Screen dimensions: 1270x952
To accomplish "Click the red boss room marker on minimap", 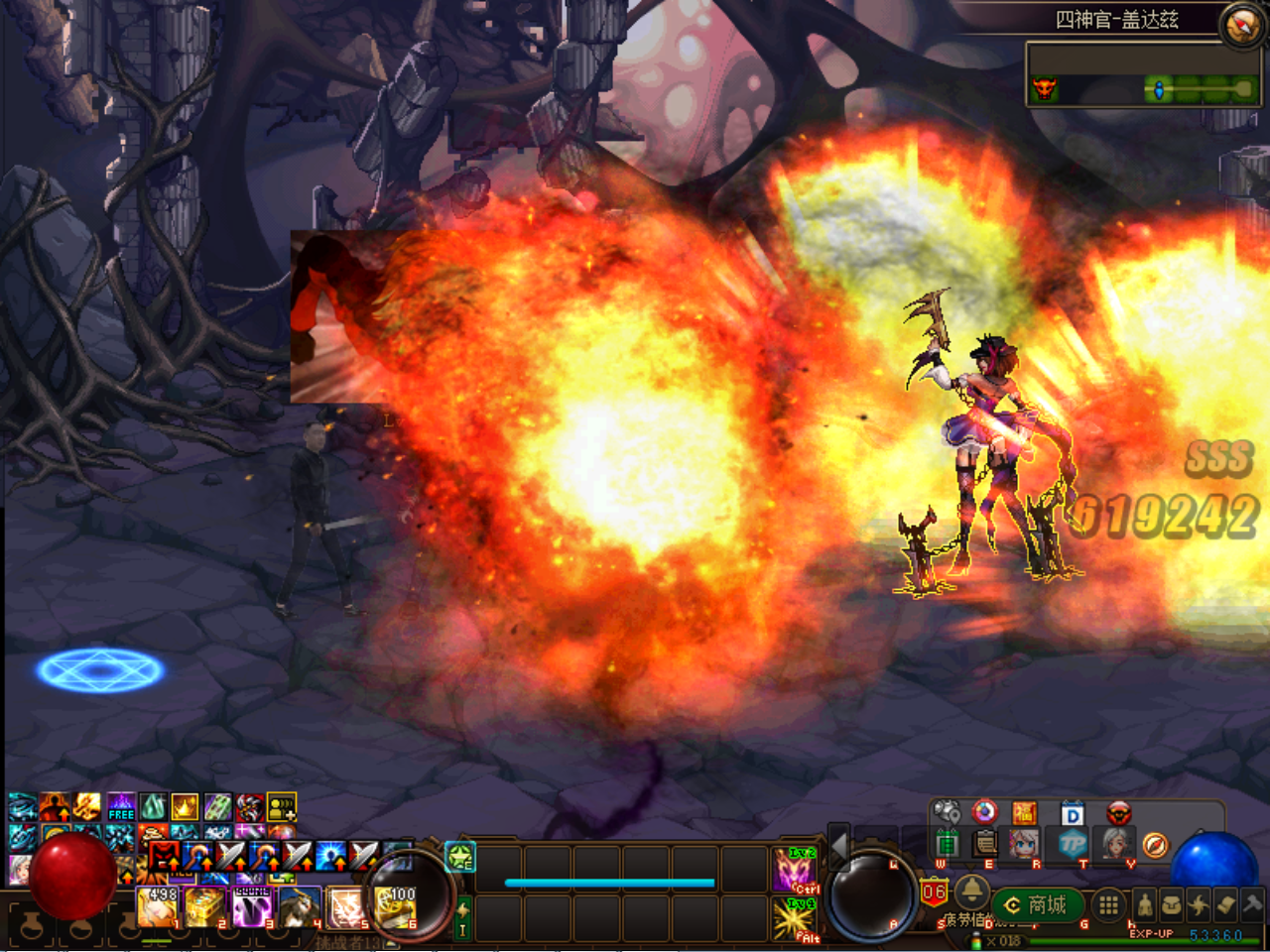I will tap(1044, 90).
